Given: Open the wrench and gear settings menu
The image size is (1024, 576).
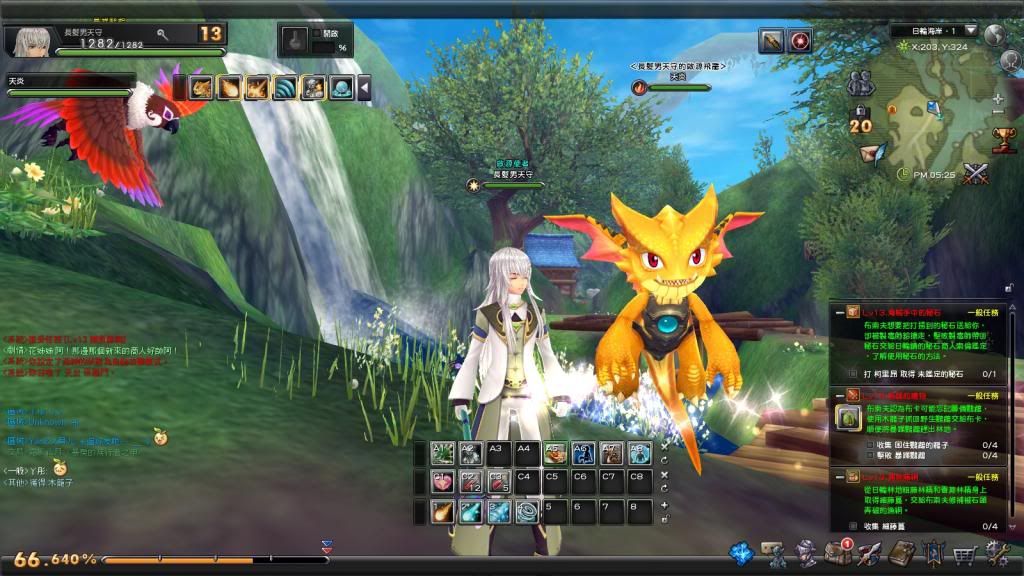Looking at the screenshot, I should (x=997, y=553).
